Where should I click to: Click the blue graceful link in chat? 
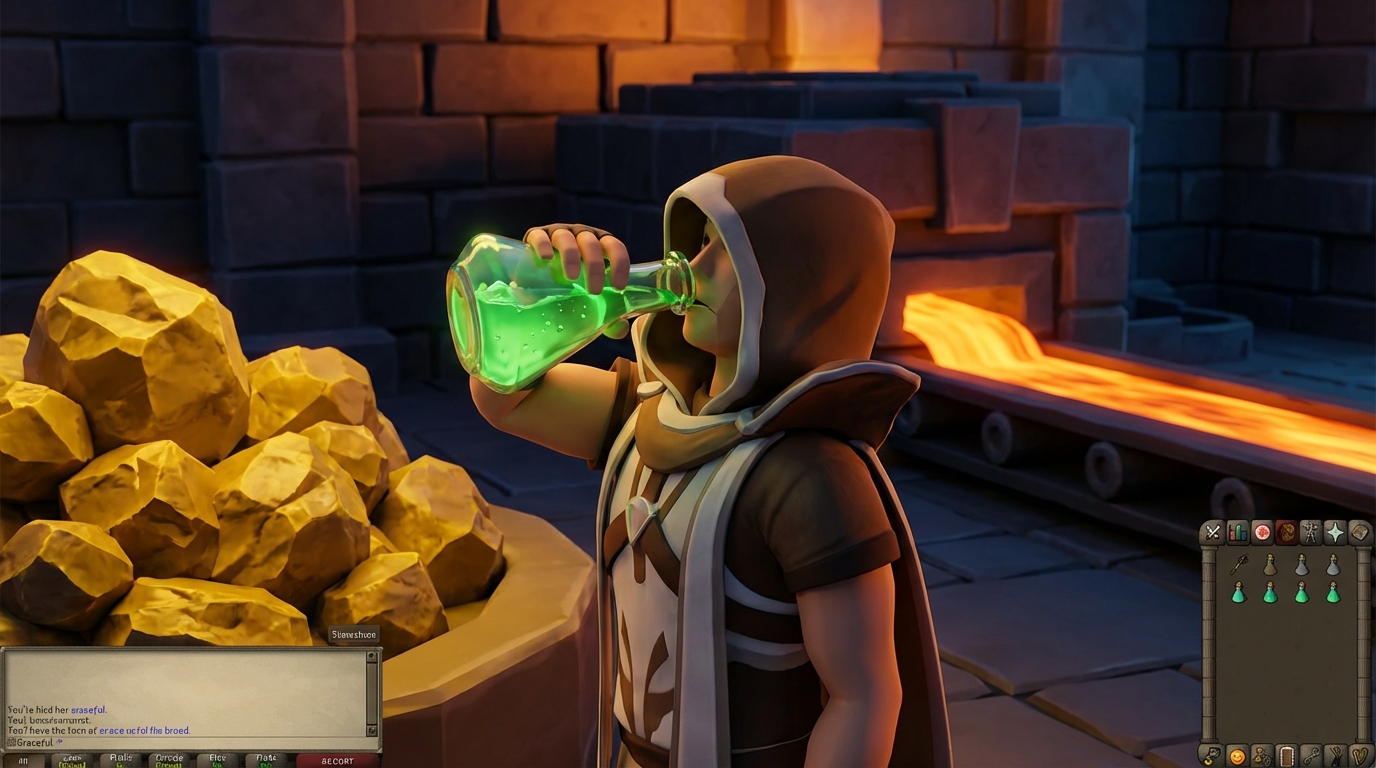pyautogui.click(x=88, y=709)
